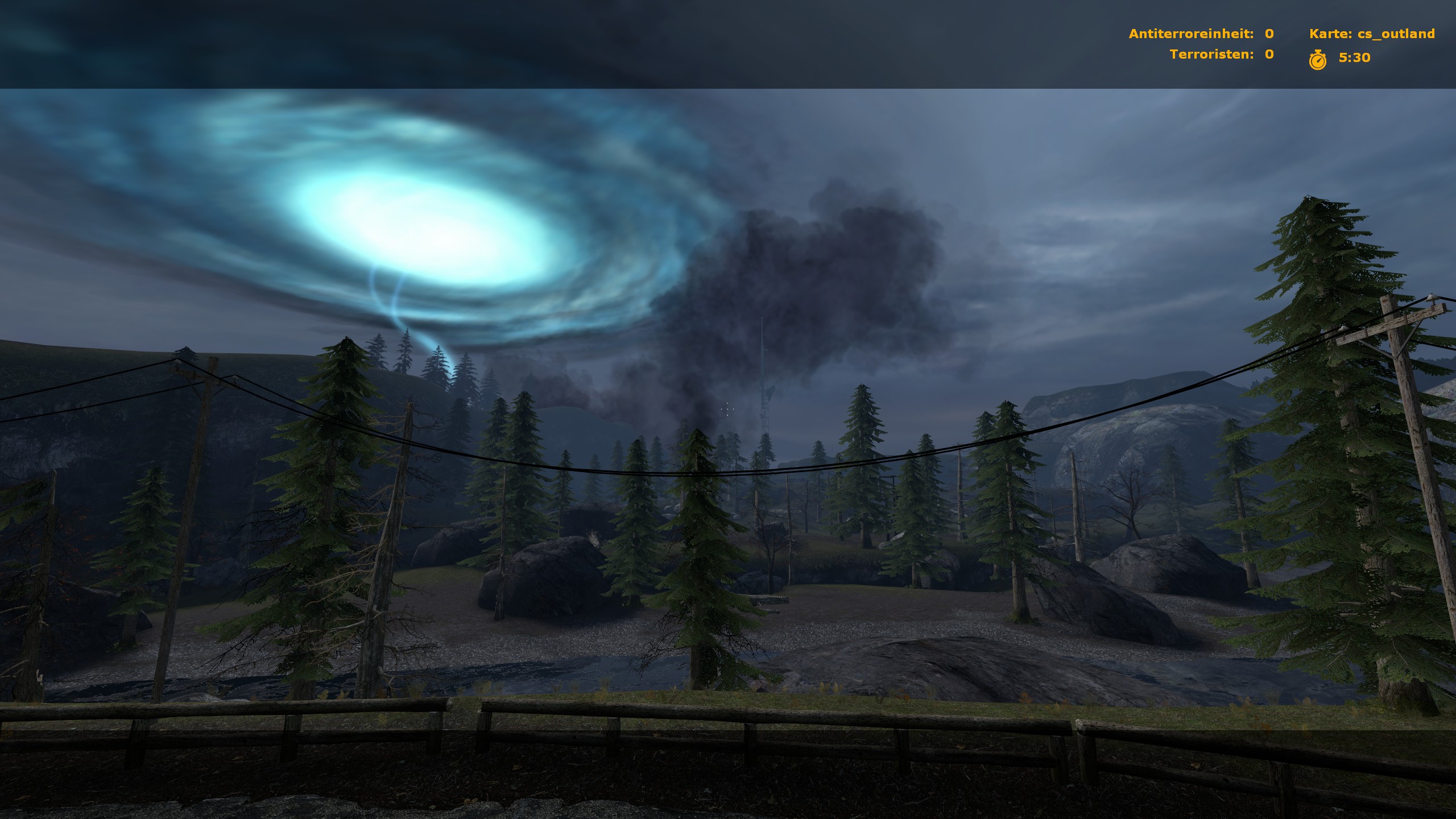
Task: Click the crosshair at screen center
Action: [727, 409]
